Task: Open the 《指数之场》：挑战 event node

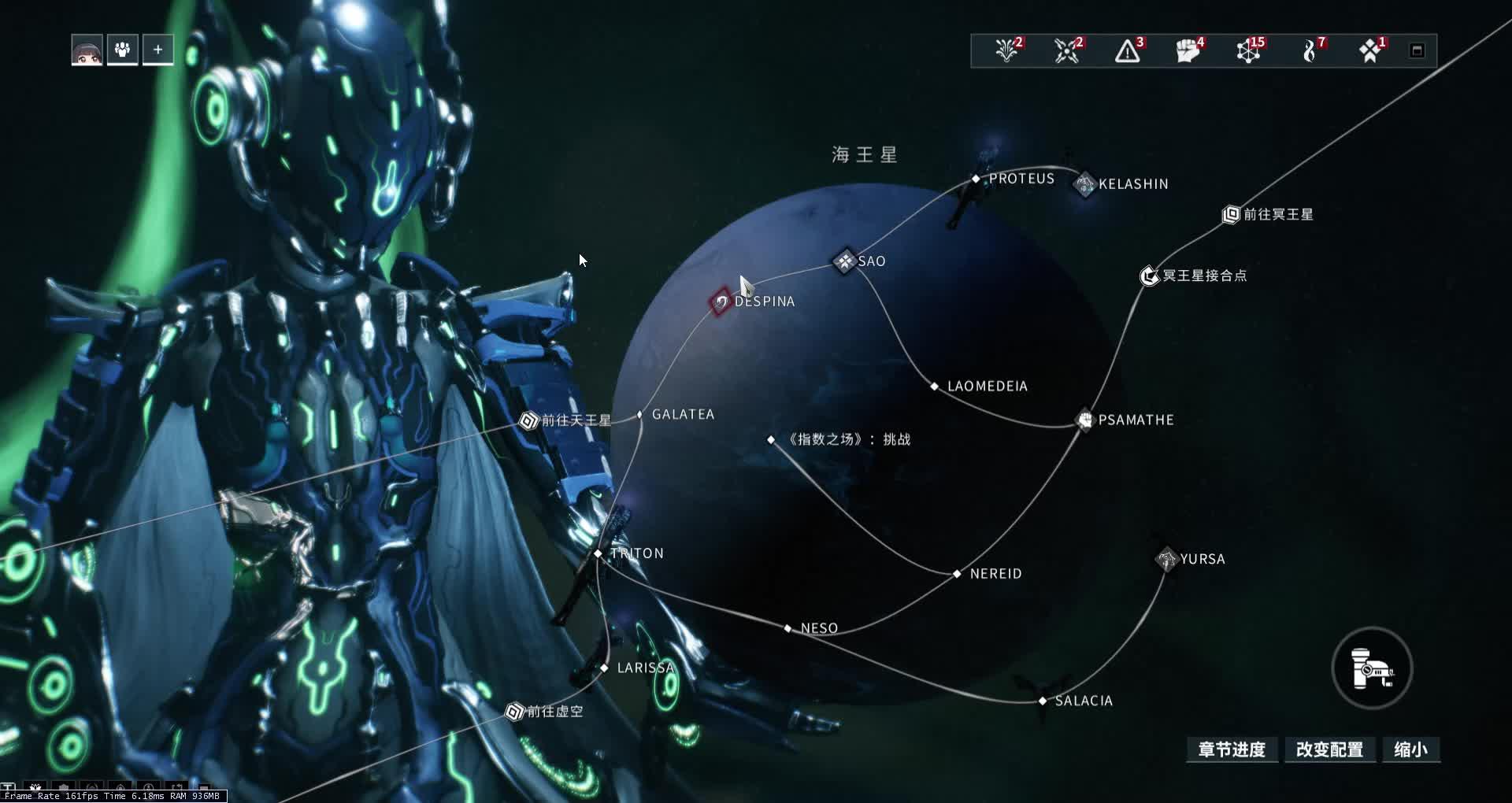Action: 770,439
